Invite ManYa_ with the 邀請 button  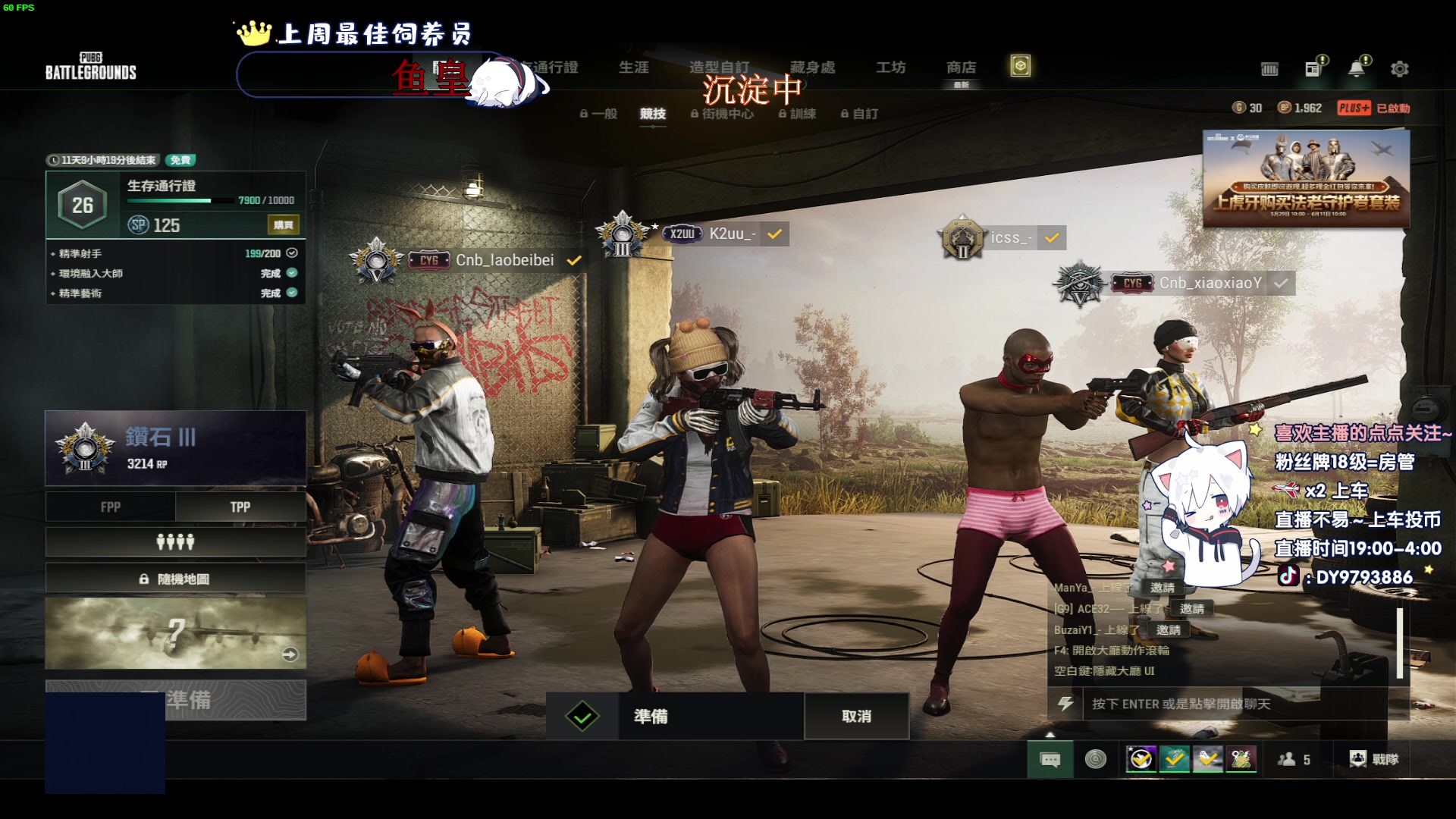click(1162, 588)
